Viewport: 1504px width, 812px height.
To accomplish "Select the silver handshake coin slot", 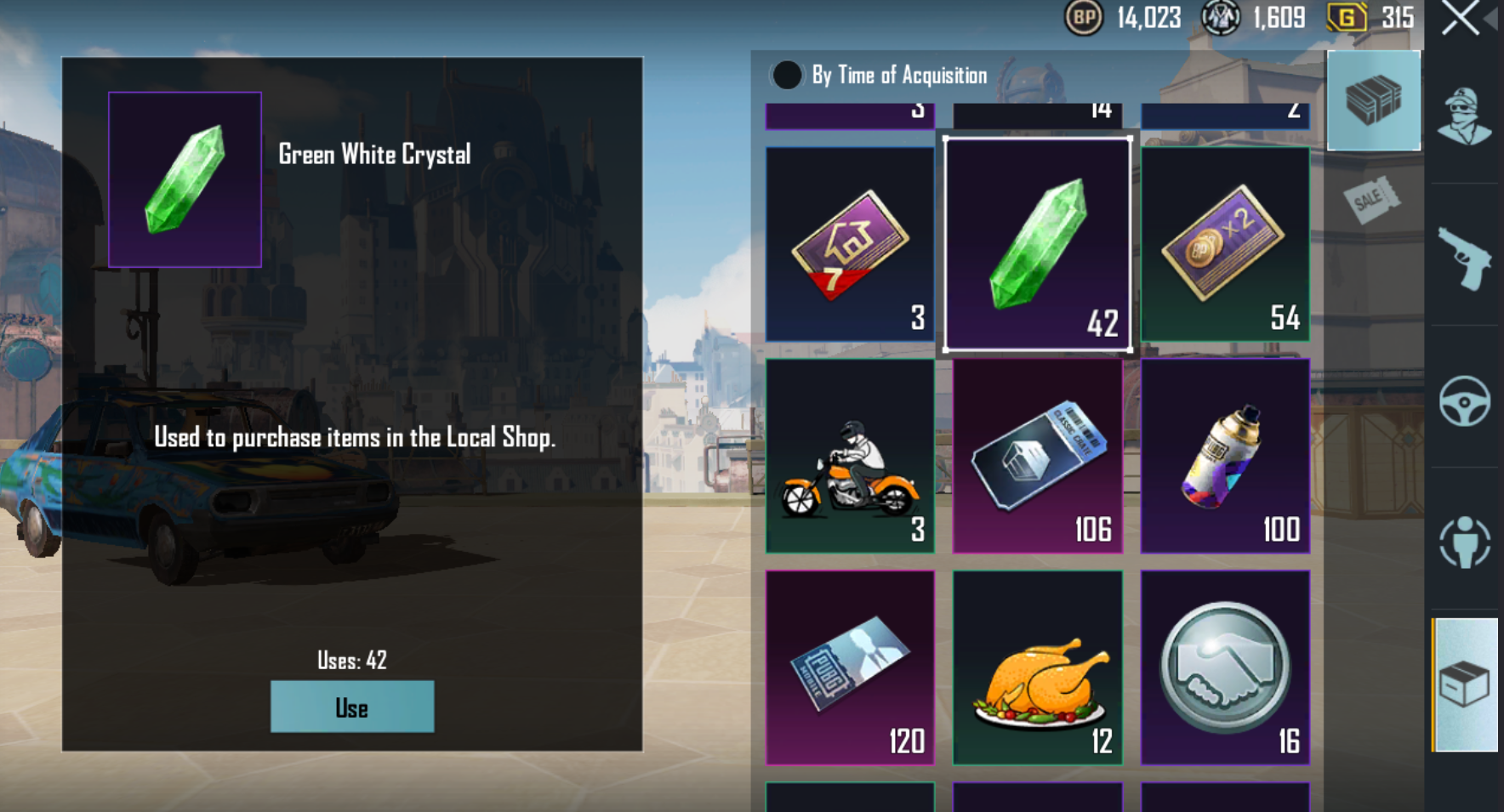I will tap(1225, 667).
